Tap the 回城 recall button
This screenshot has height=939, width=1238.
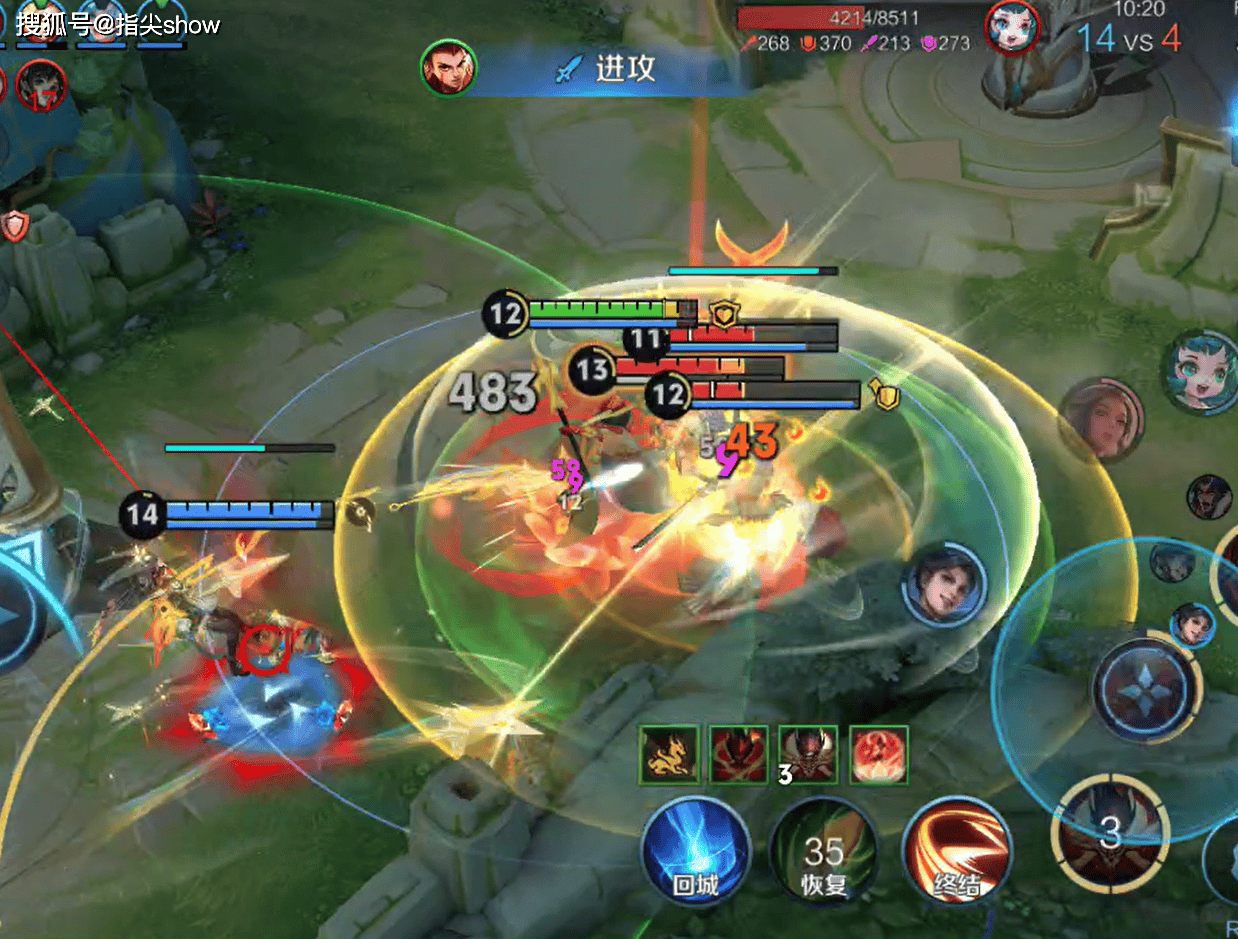(695, 849)
